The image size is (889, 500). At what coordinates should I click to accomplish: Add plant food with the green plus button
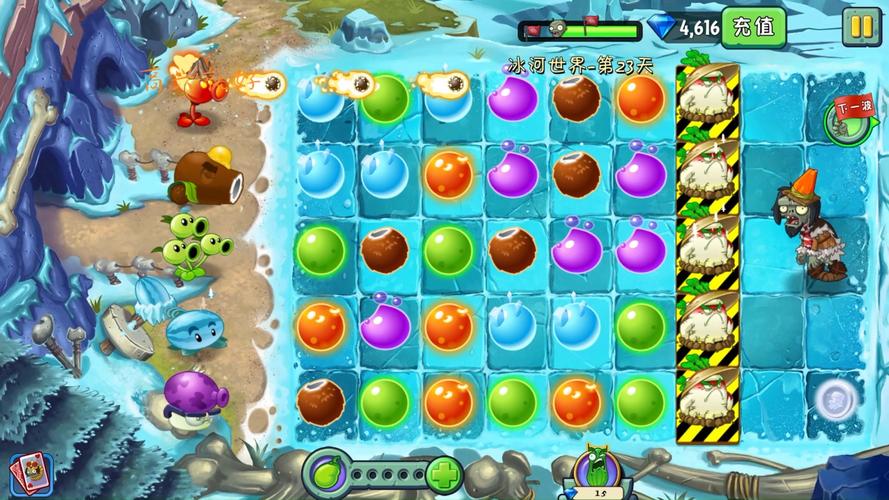(443, 474)
